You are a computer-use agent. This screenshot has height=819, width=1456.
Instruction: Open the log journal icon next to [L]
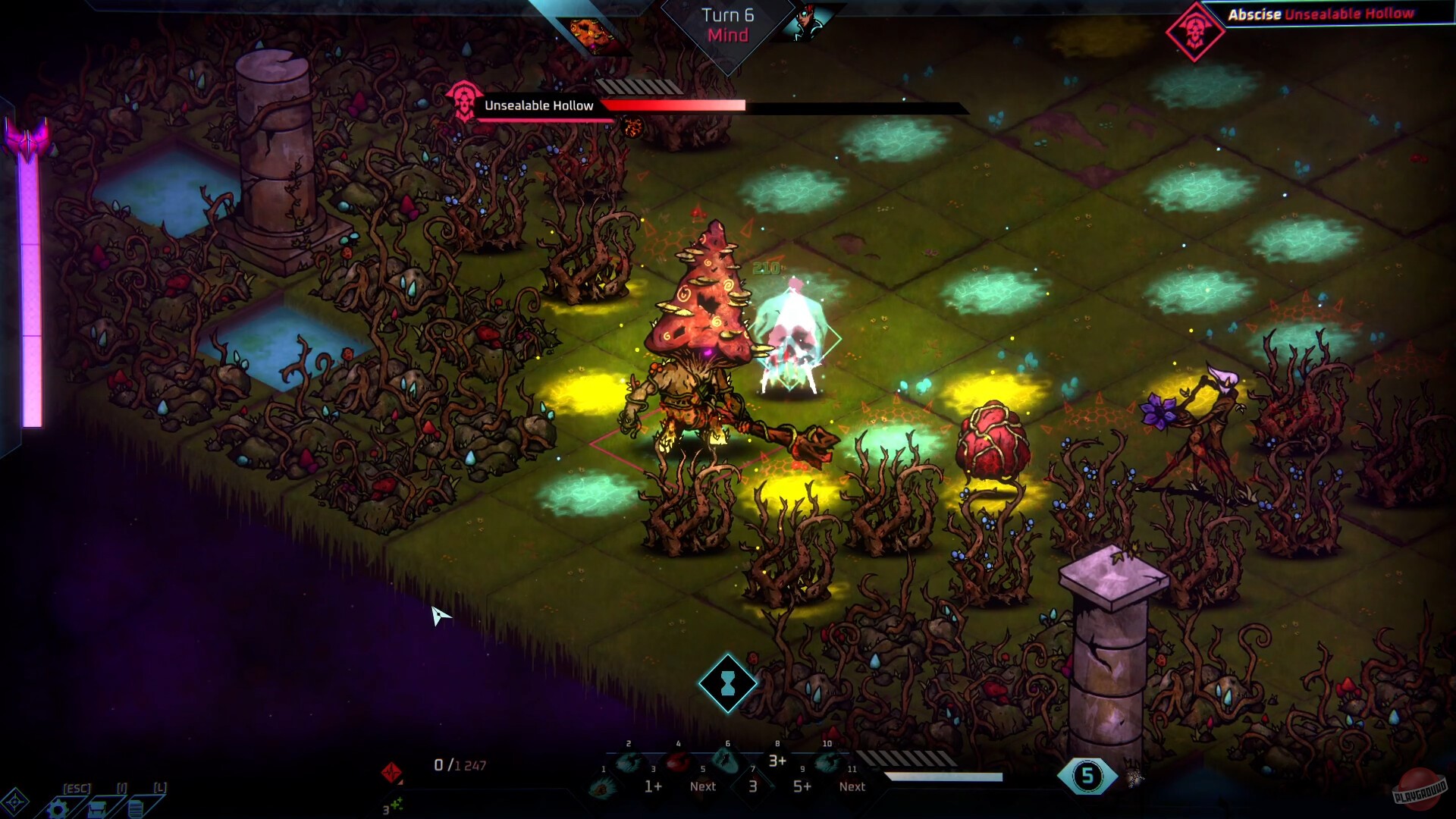[x=136, y=808]
